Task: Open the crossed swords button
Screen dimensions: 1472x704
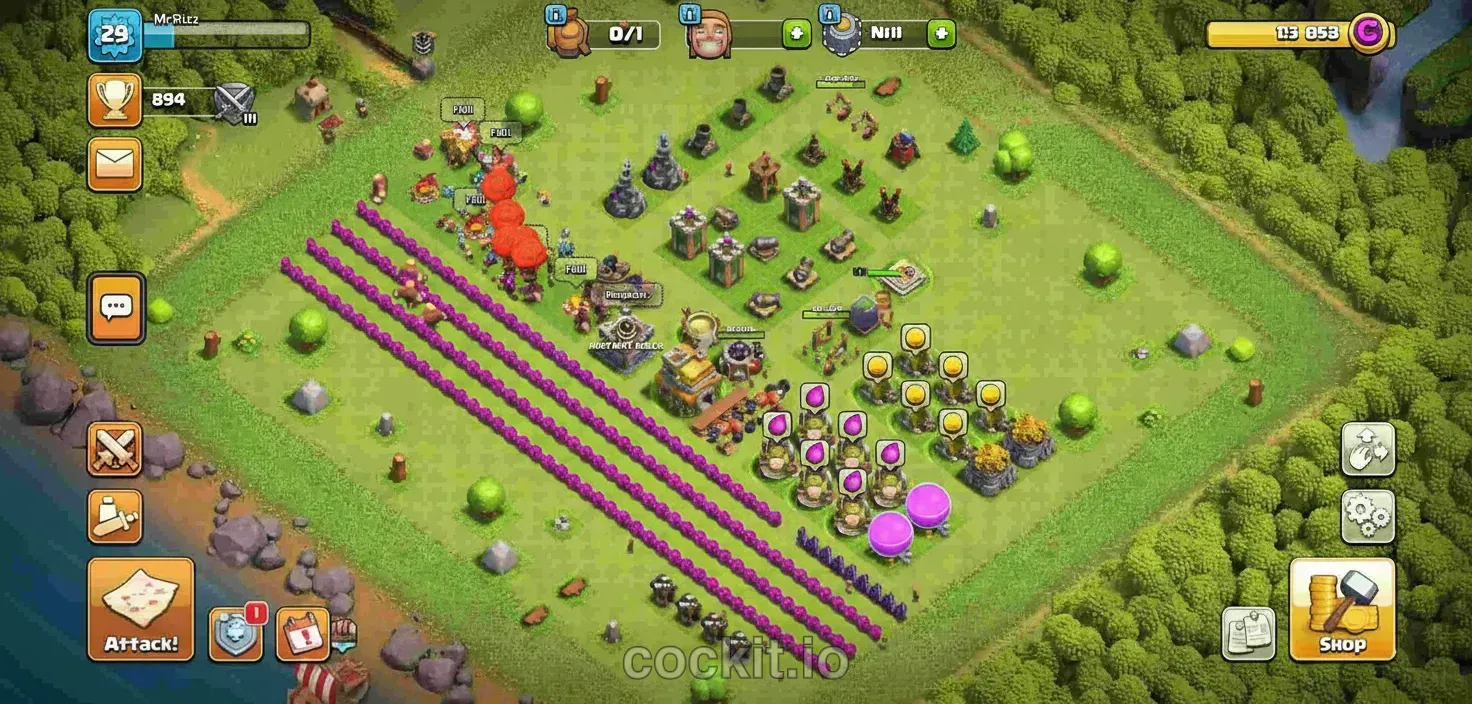Action: [x=115, y=449]
